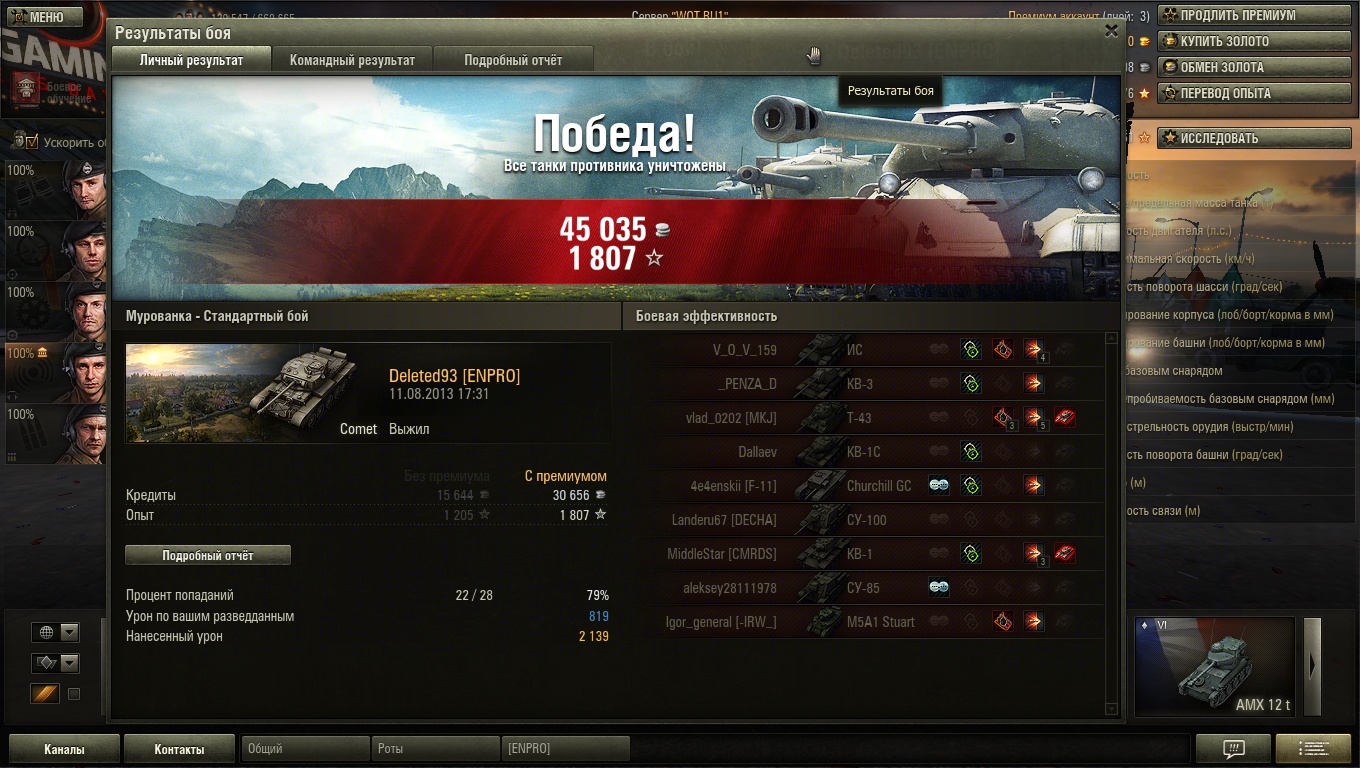This screenshot has height=768, width=1360.
Task: Open the Роты chat tab
Action: tap(436, 749)
